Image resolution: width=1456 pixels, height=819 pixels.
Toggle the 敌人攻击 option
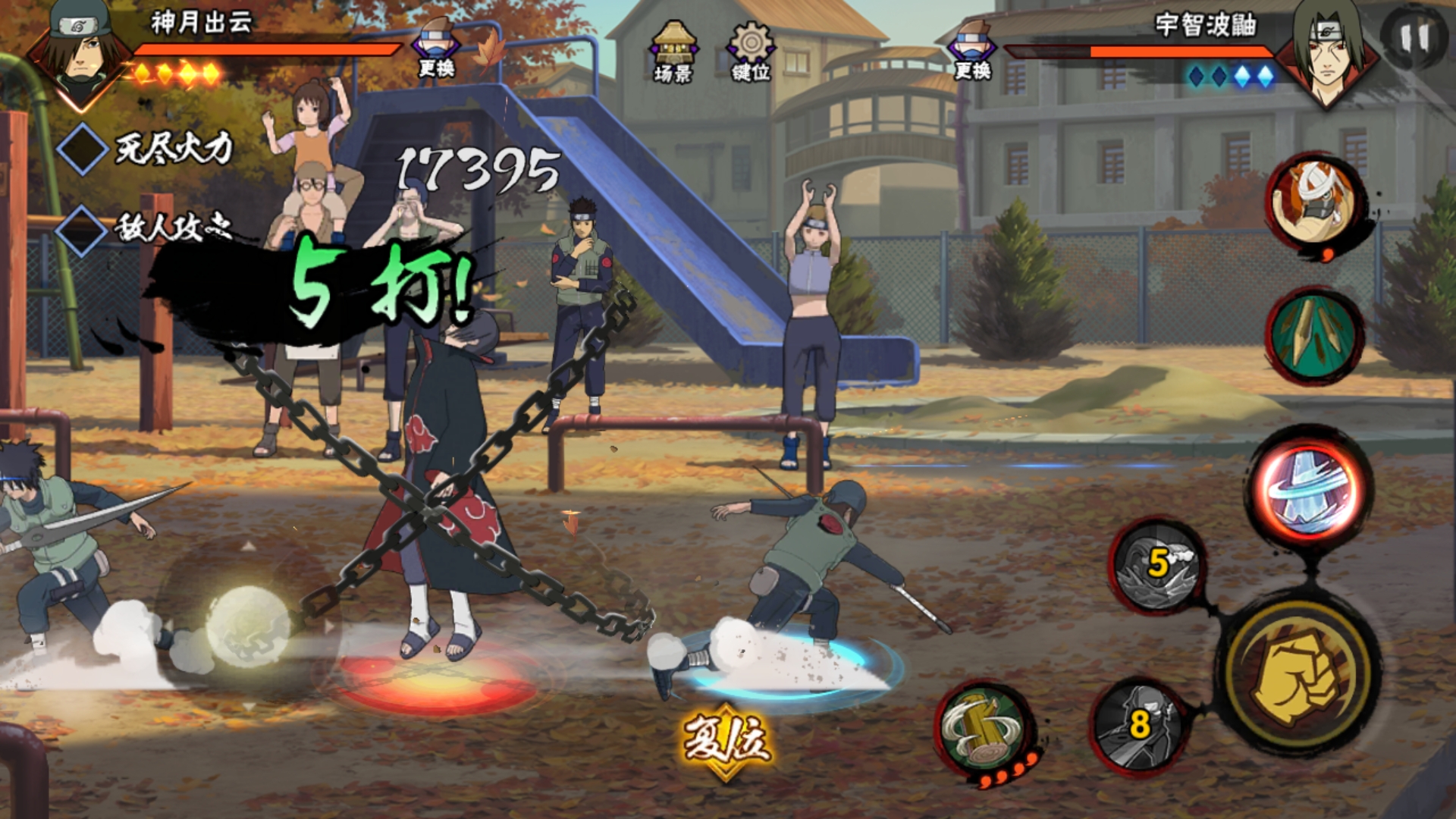[x=82, y=229]
